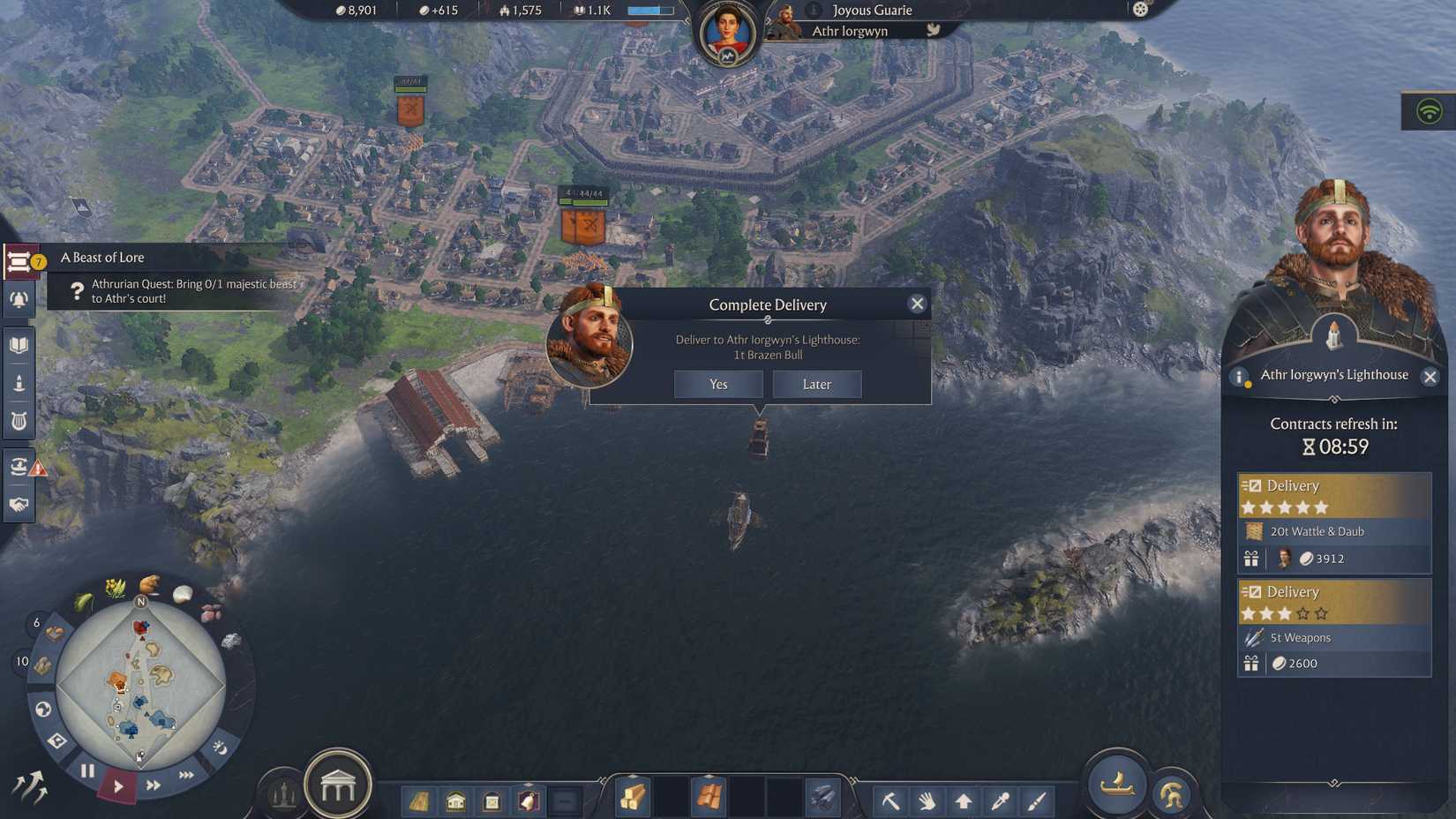The height and width of the screenshot is (819, 1456).
Task: Toggle day-night moon icon on minimap
Action: pyautogui.click(x=219, y=747)
